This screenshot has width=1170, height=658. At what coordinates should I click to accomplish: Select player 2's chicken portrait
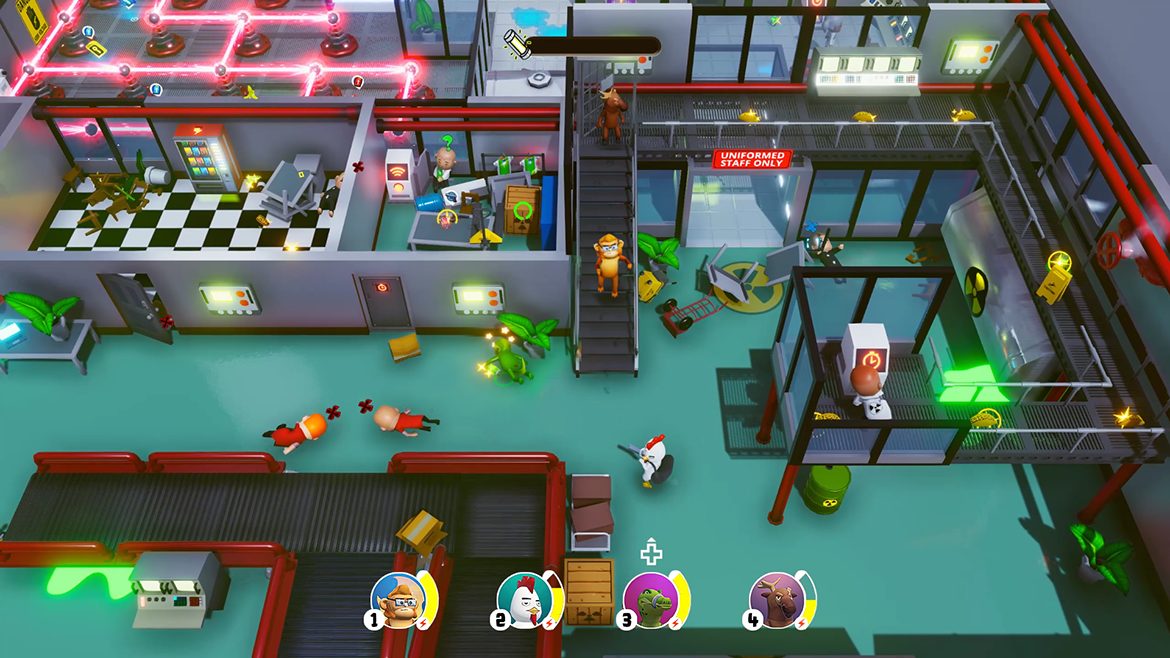pyautogui.click(x=523, y=599)
